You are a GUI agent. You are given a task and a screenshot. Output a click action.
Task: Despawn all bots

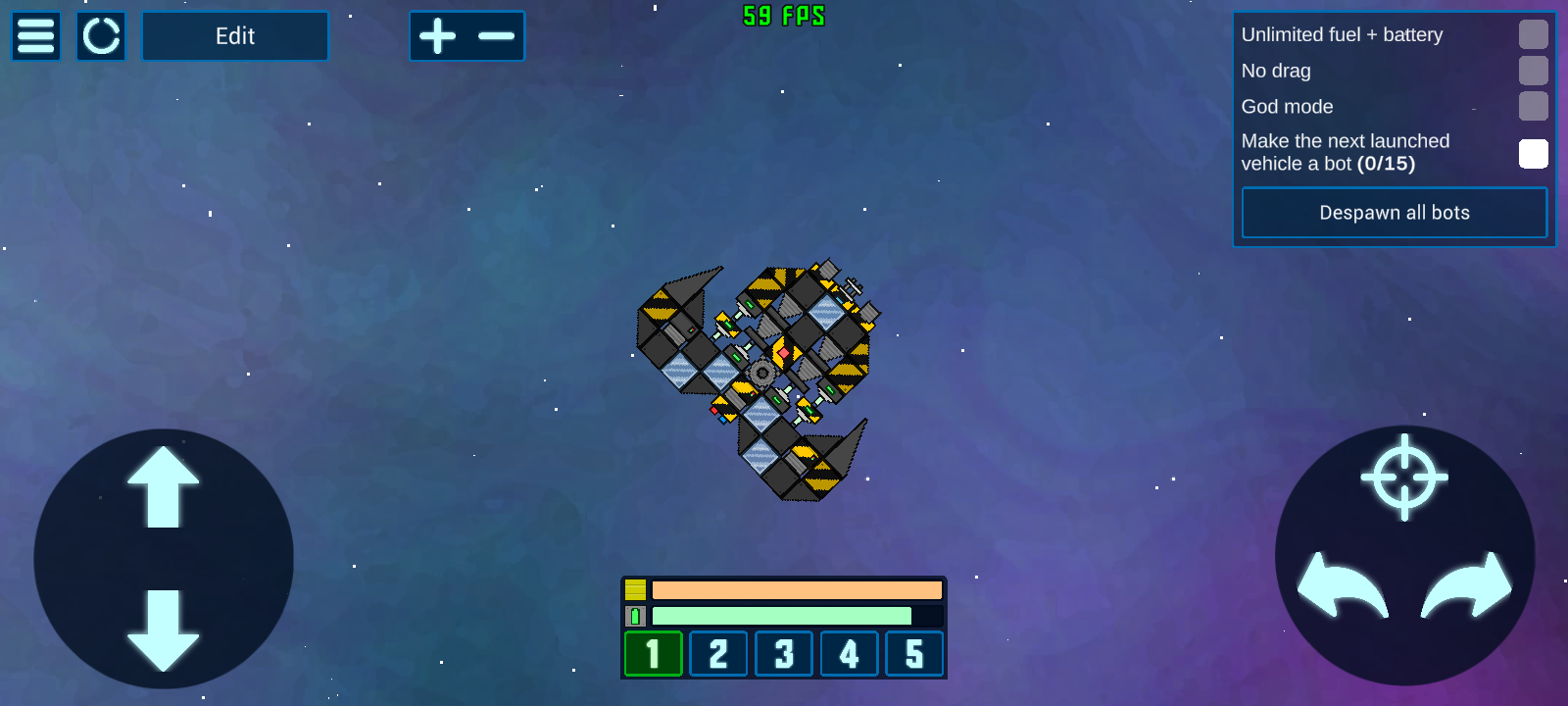pyautogui.click(x=1394, y=213)
